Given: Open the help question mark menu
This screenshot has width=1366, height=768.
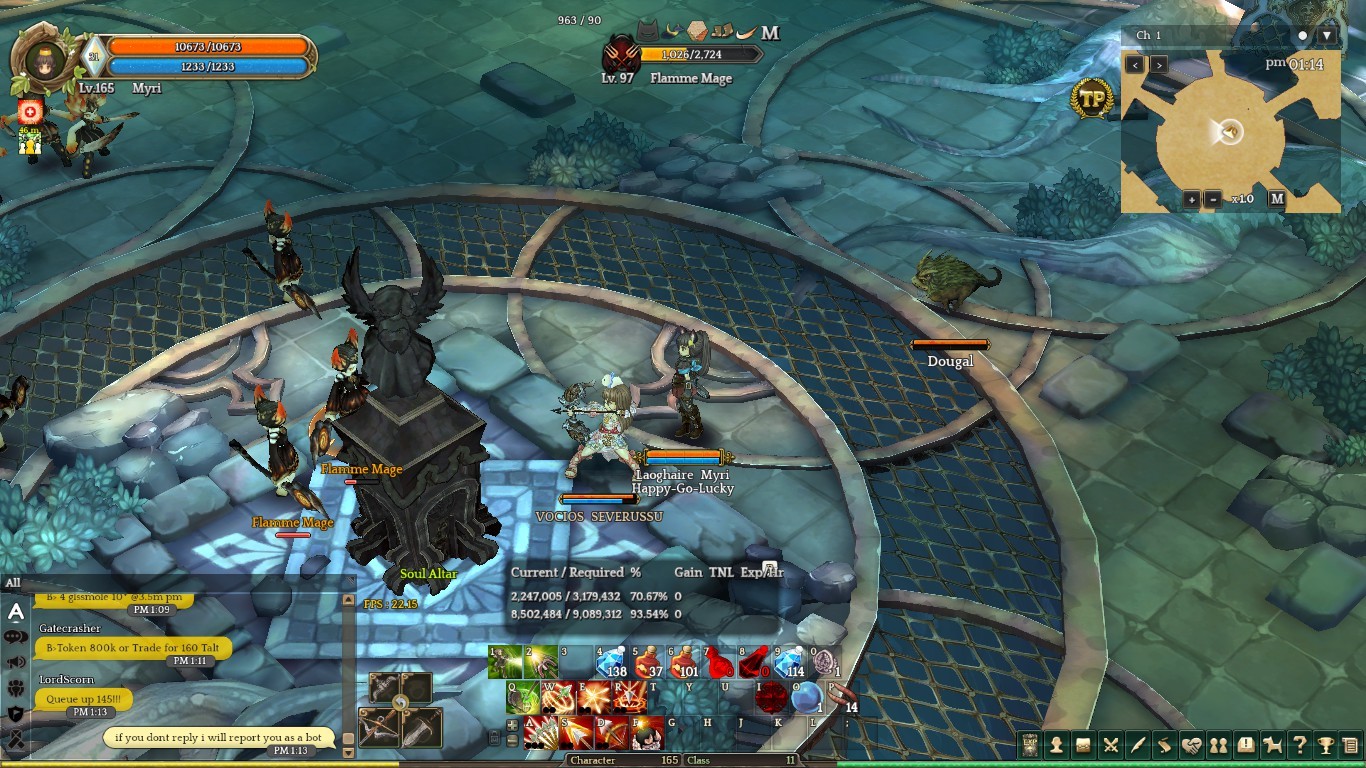Looking at the screenshot, I should [x=1299, y=745].
